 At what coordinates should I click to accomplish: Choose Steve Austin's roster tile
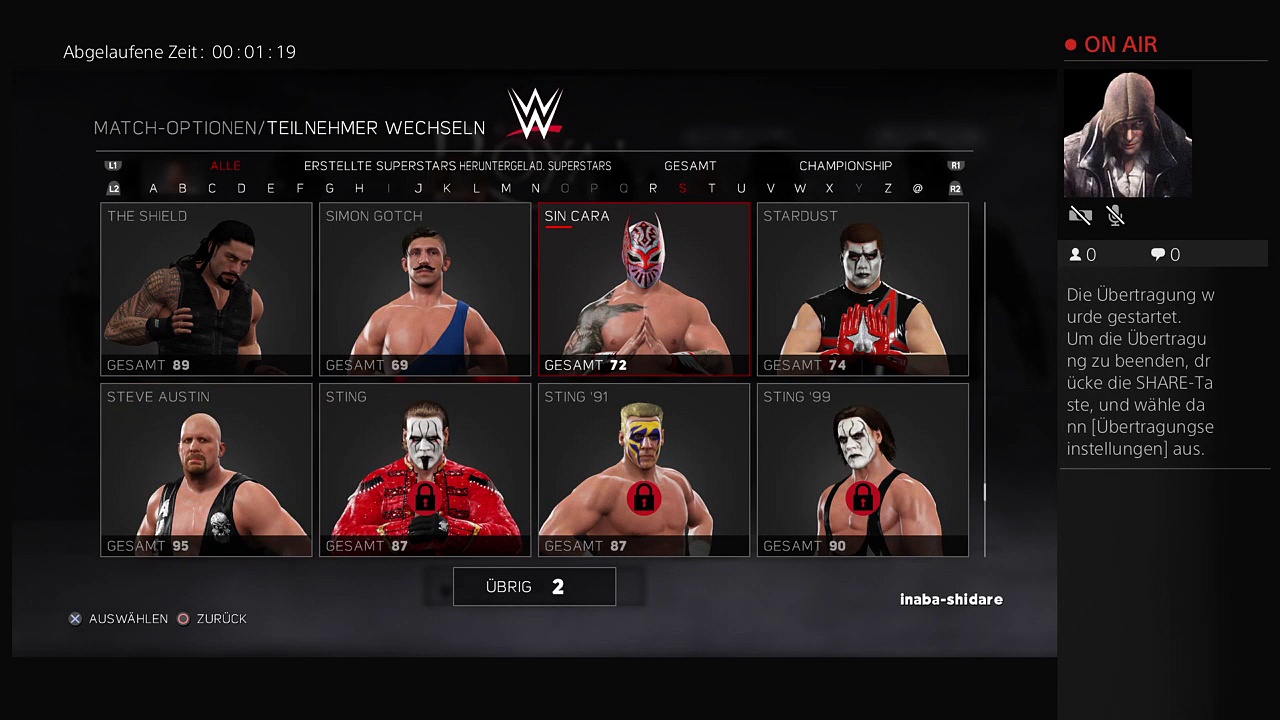point(206,470)
